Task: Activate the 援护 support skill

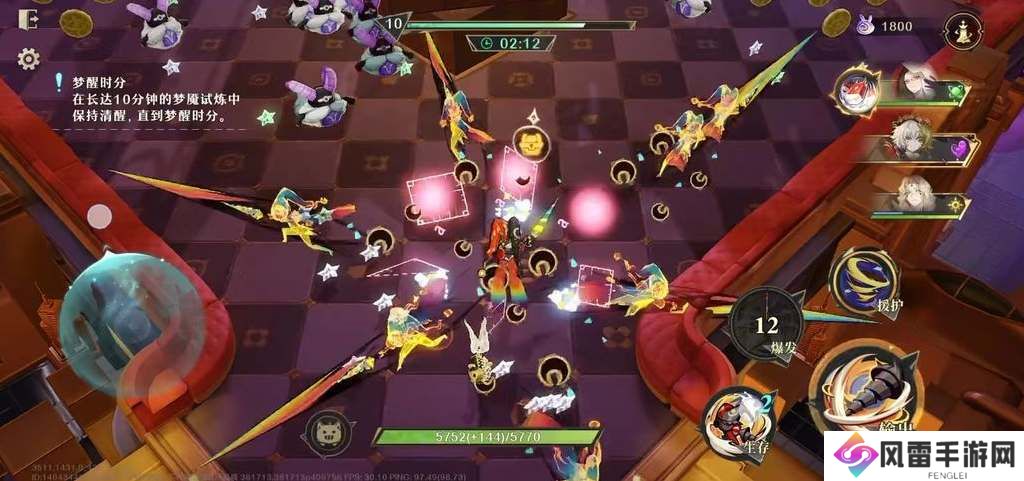Action: (865, 279)
